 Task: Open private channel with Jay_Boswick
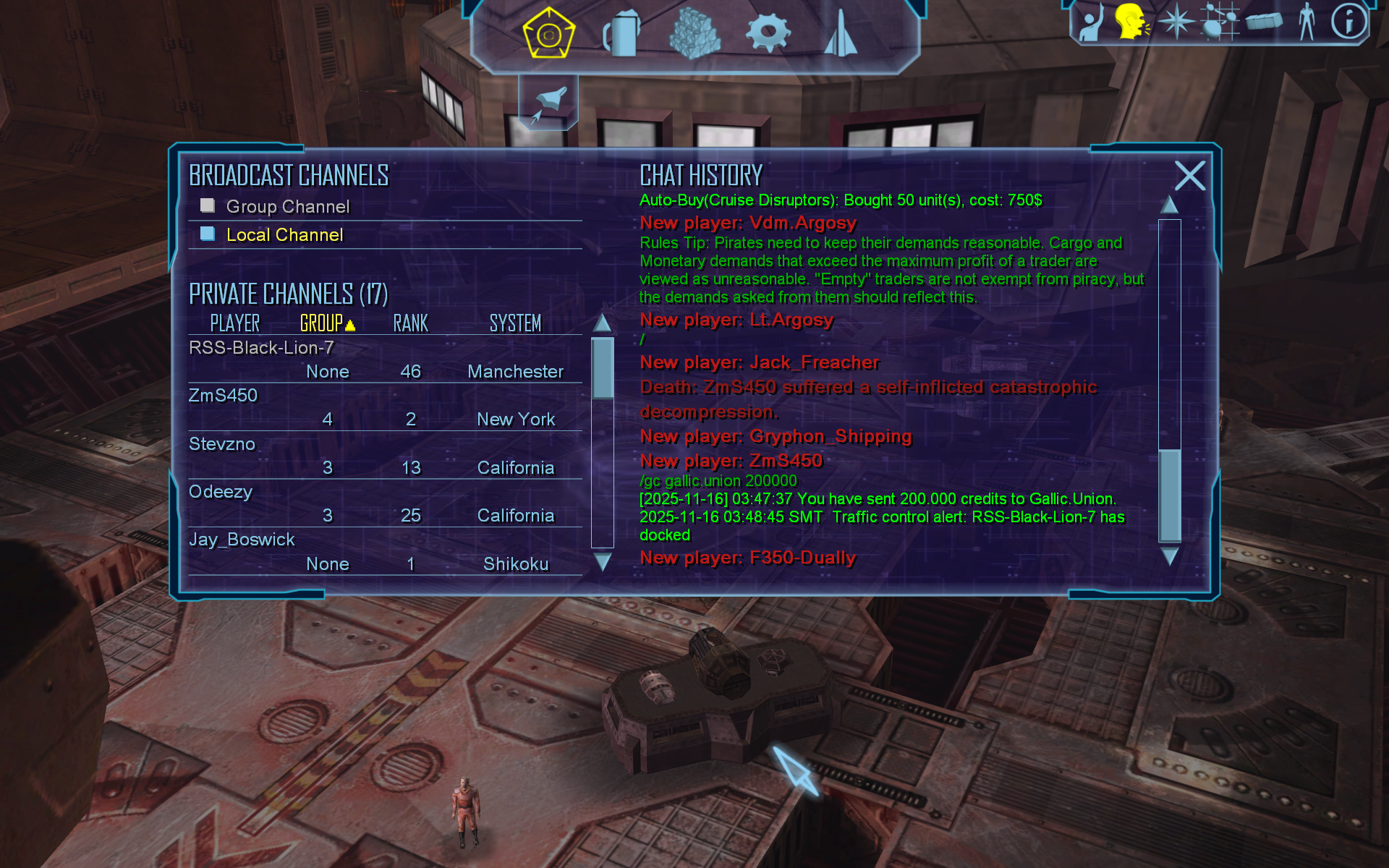[x=242, y=540]
